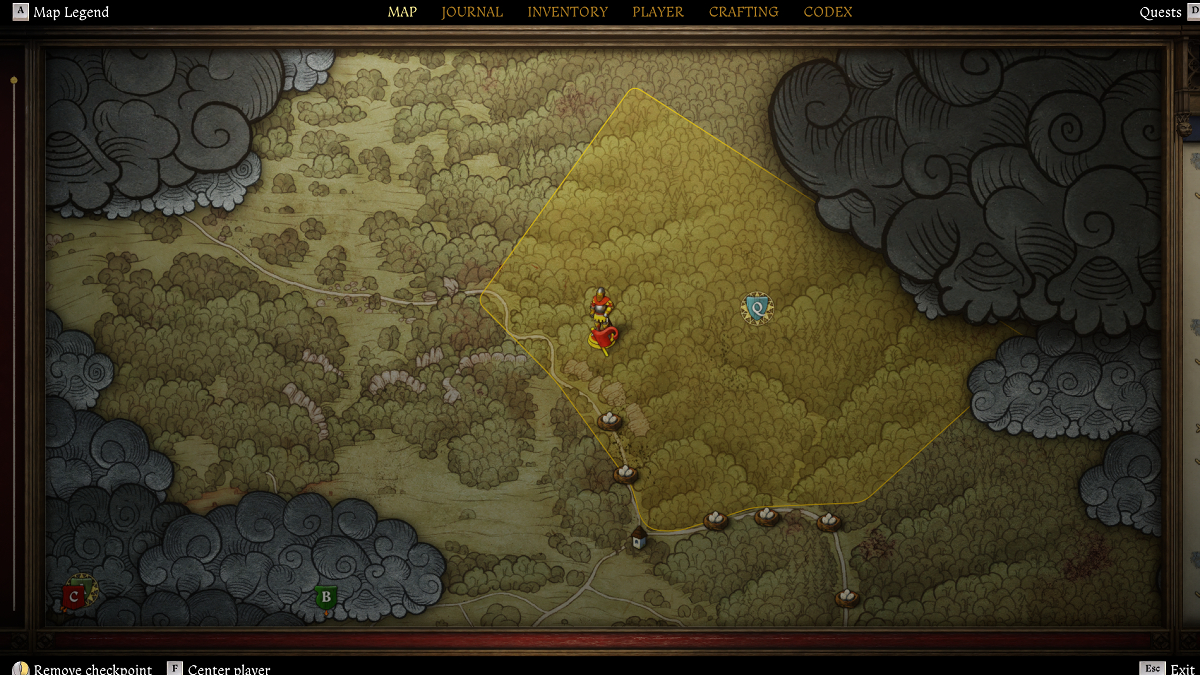1200x675 pixels.
Task: Select the blue Q quest marker
Action: (757, 307)
